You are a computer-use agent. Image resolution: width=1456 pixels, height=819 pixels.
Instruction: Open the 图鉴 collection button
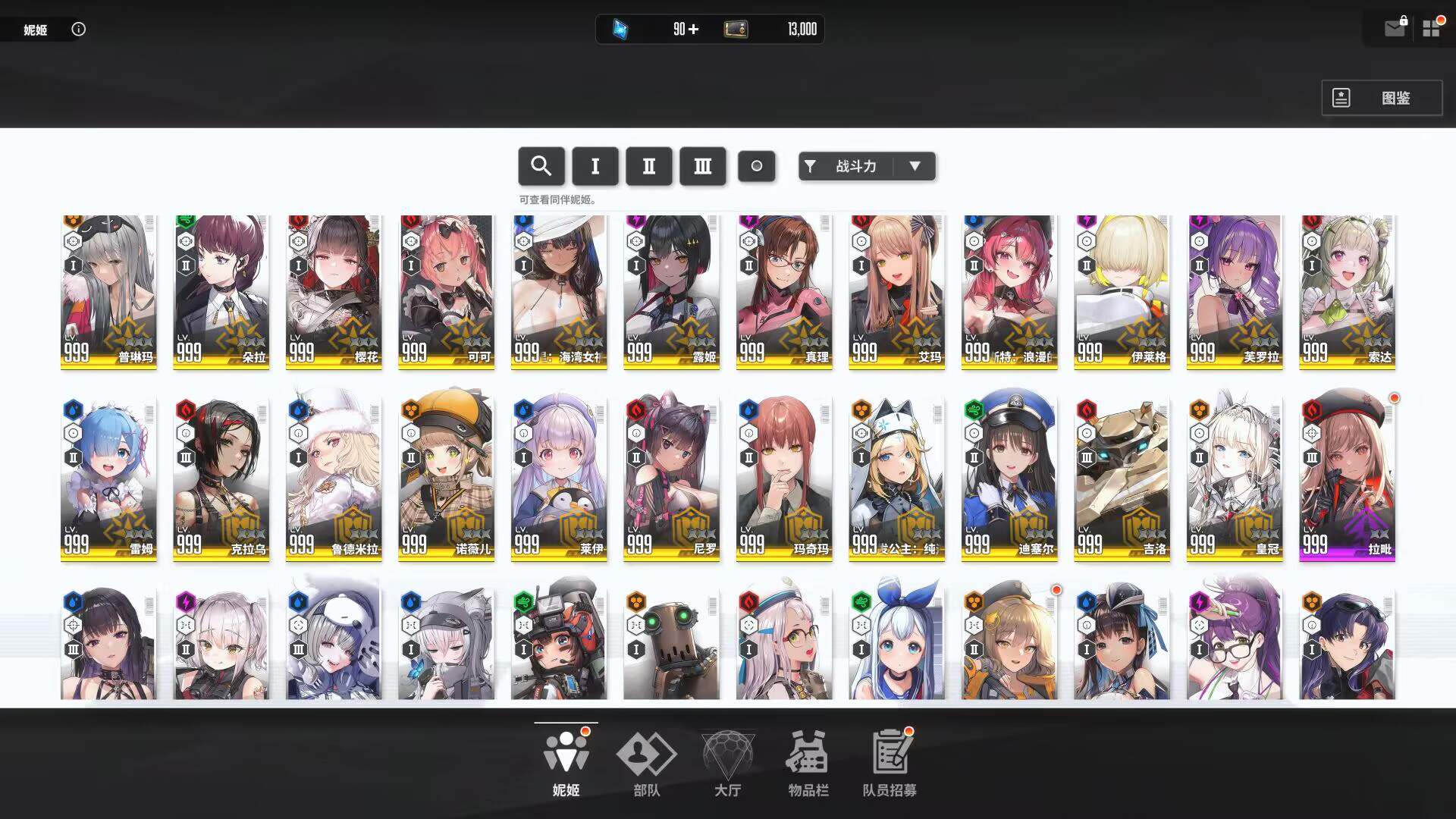pos(1382,98)
